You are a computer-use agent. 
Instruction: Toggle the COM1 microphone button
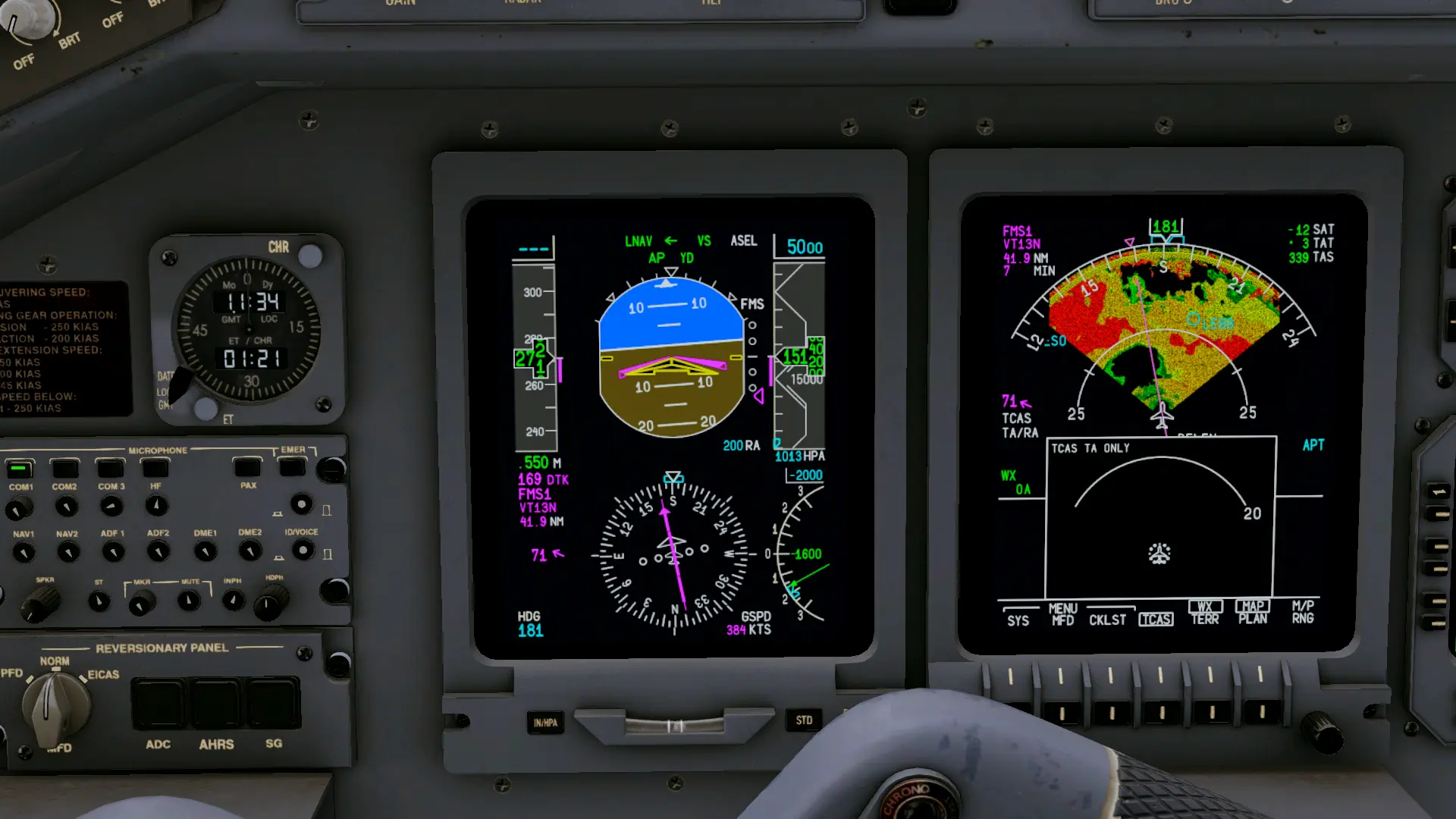(20, 469)
